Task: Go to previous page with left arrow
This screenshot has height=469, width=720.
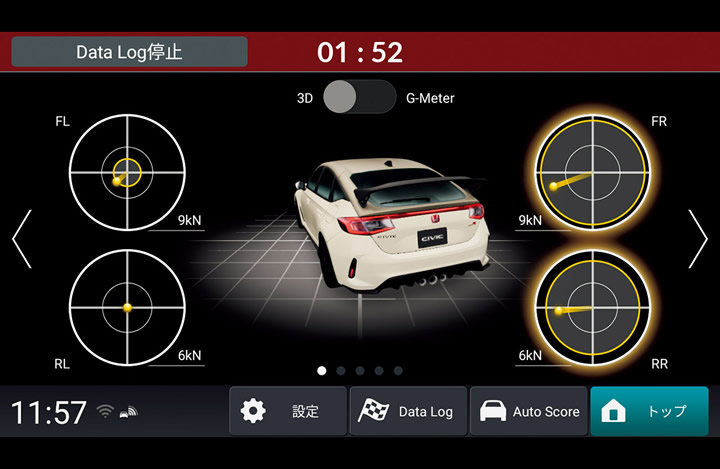Action: 22,239
